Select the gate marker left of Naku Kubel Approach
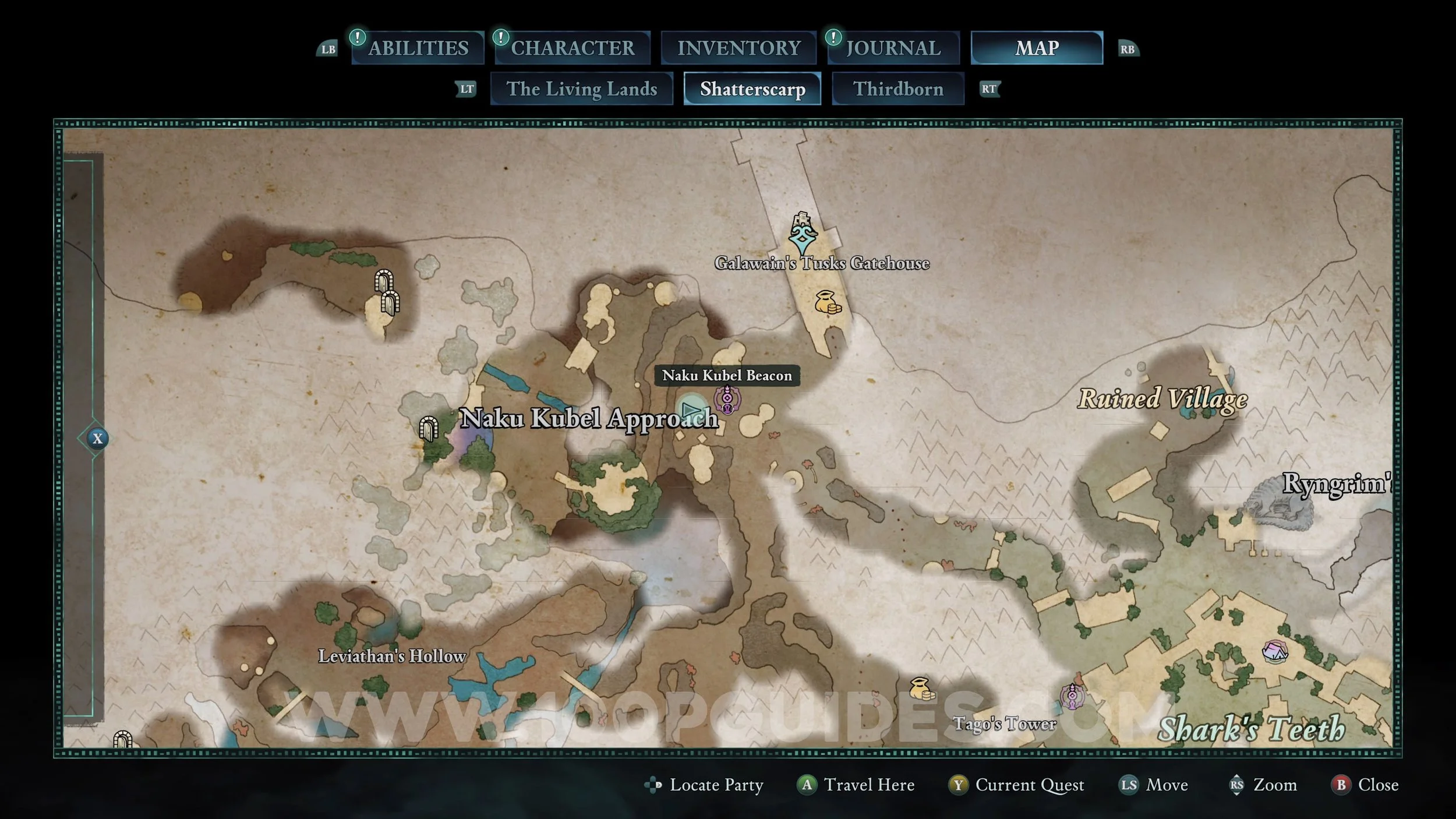Viewport: 1456px width, 819px height. (429, 429)
